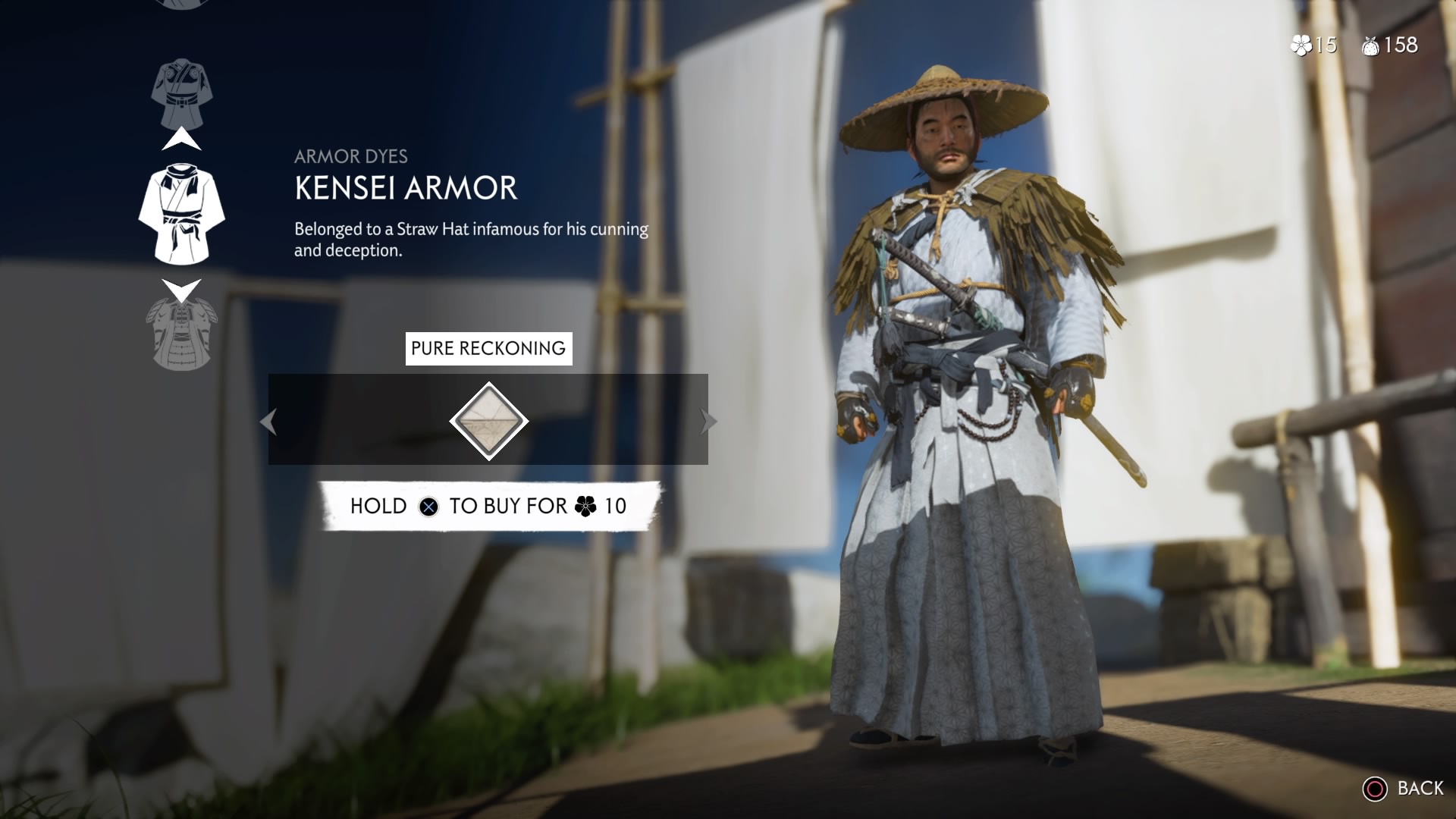Select the dimmed plated armor below Kensei
1456x819 pixels.
(x=180, y=334)
